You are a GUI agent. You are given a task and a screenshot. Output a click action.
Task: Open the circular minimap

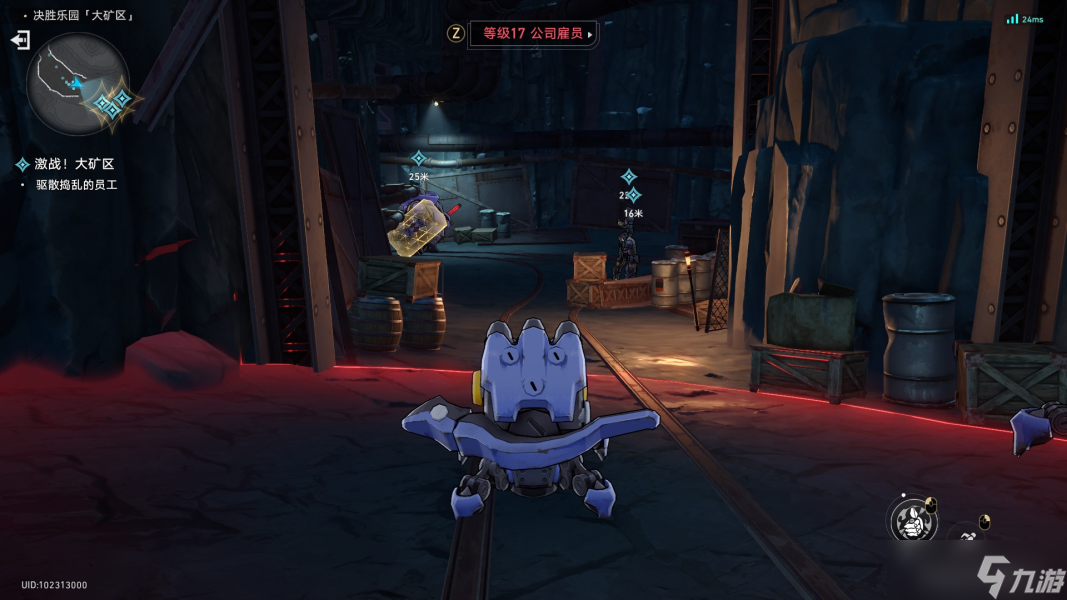point(77,84)
